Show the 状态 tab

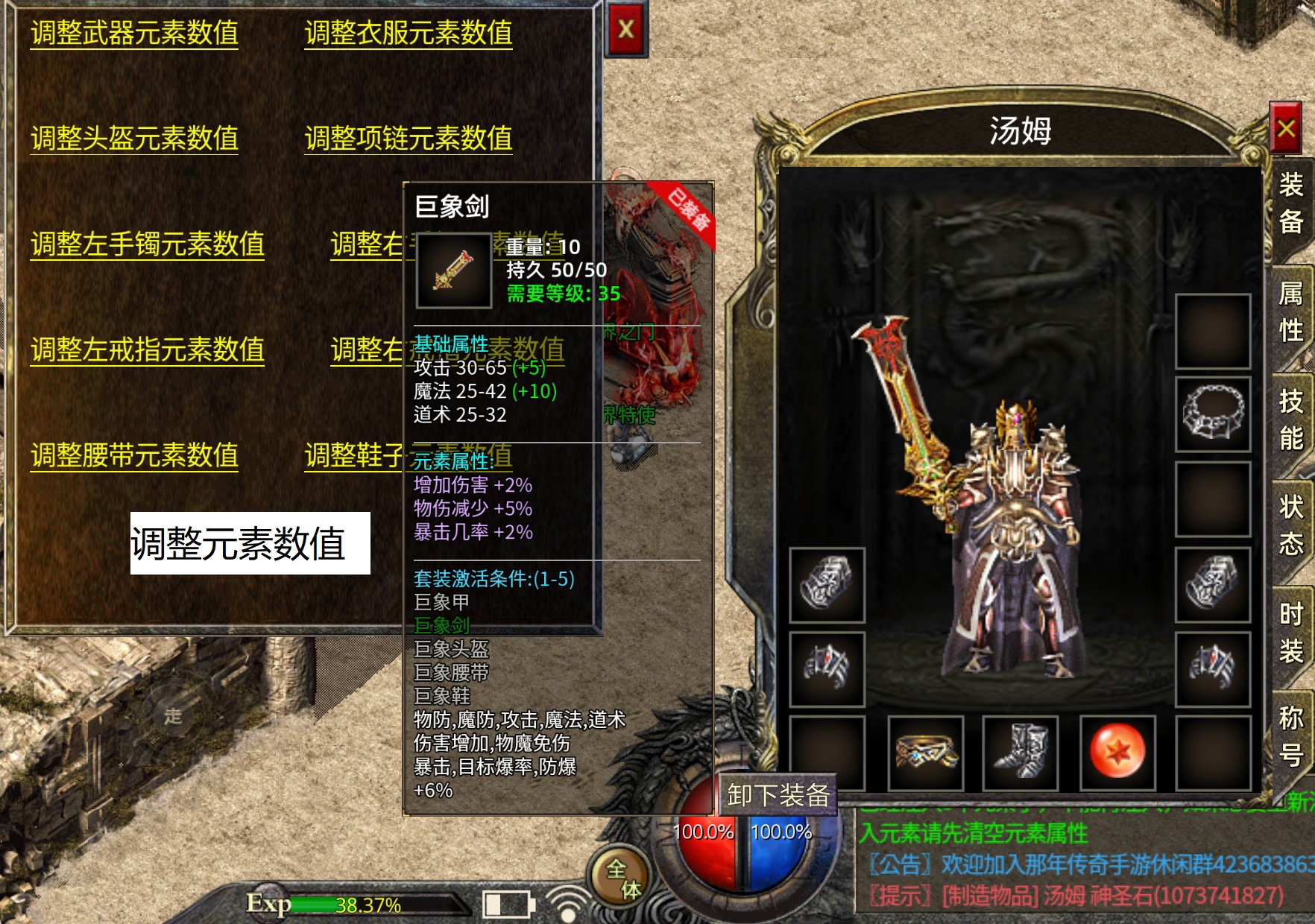[1290, 525]
